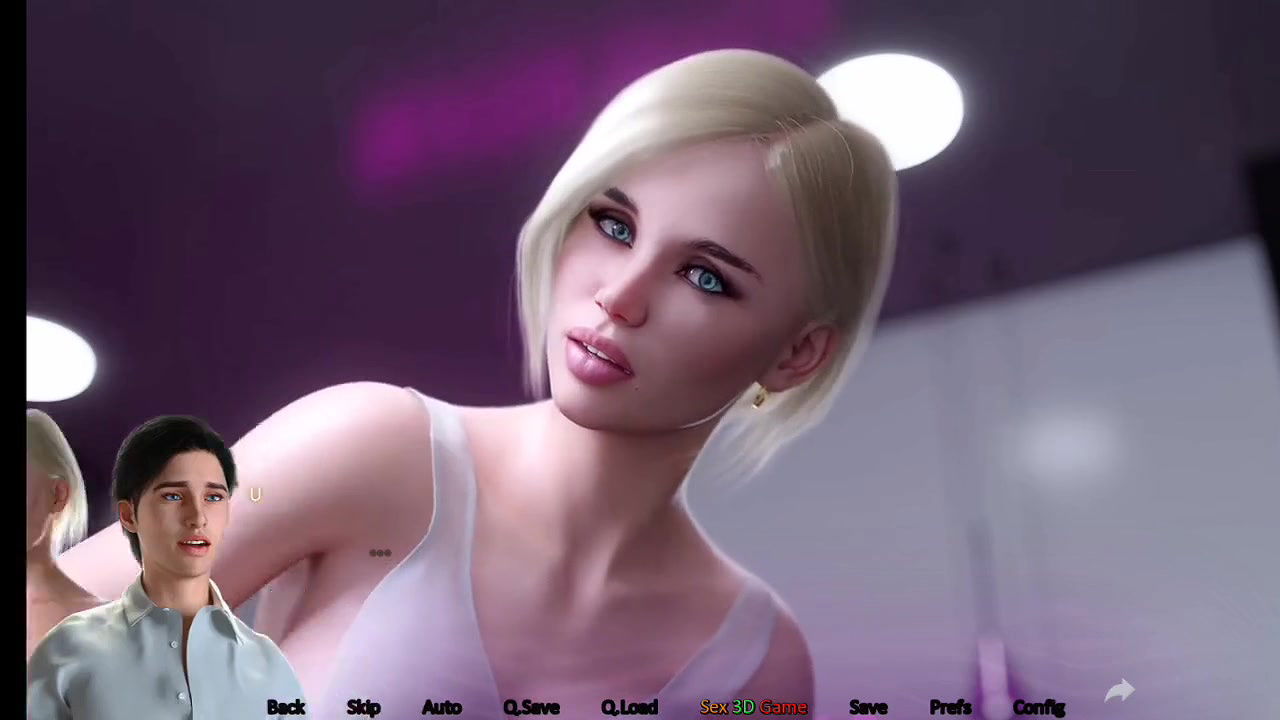Click the fast-forward arrow icon
Image resolution: width=1280 pixels, height=720 pixels.
1120,689
